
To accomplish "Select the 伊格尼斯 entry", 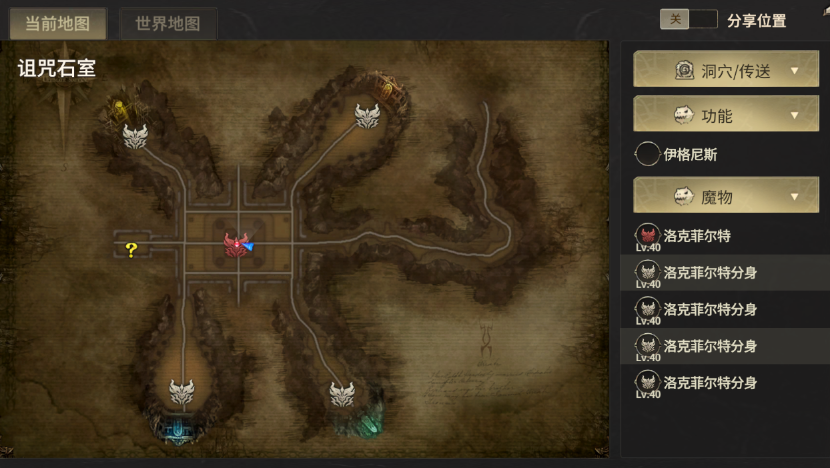I will (690, 155).
